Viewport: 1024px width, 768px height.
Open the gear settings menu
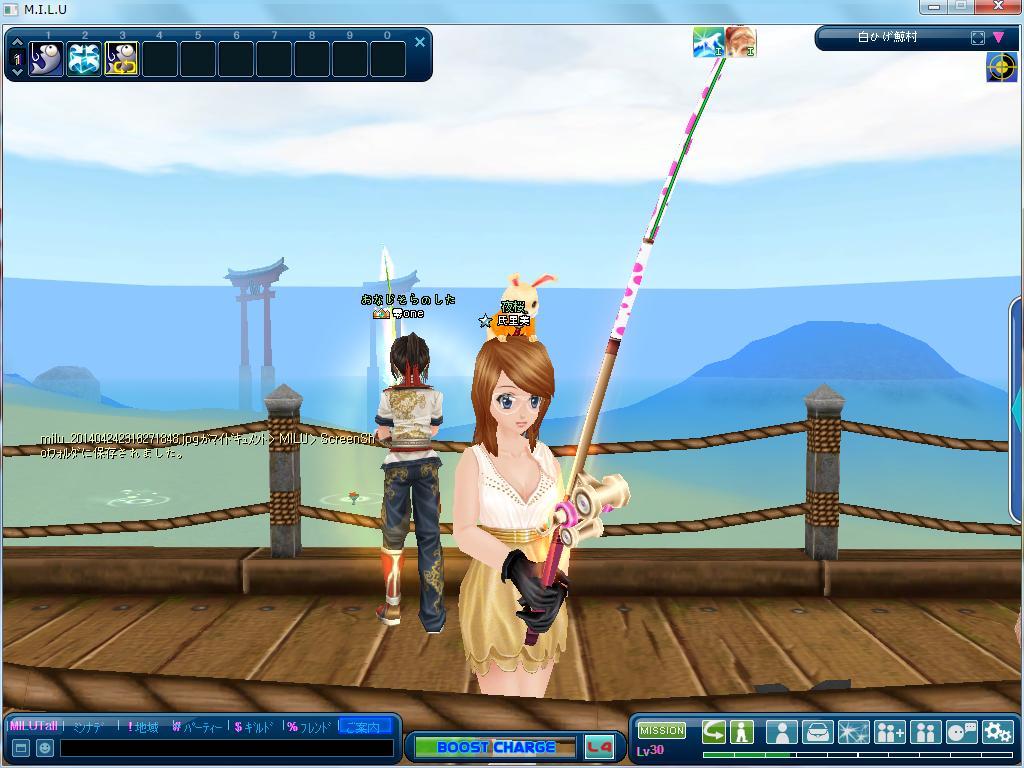tap(997, 732)
